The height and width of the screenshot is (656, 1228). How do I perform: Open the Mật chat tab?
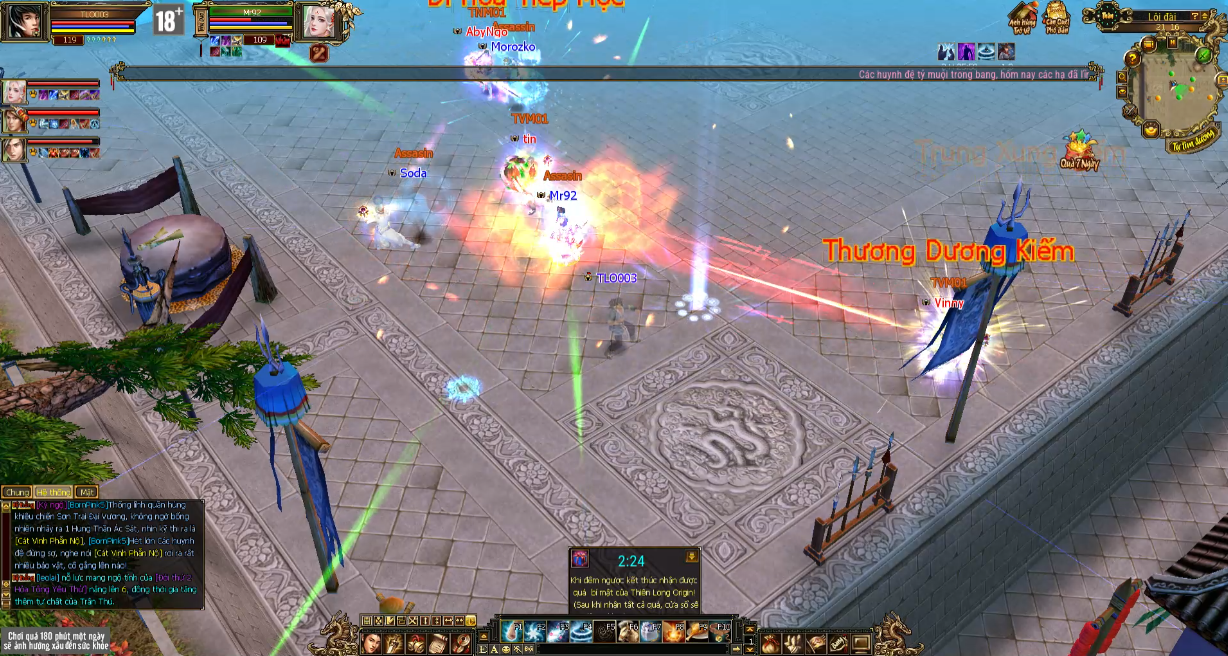pyautogui.click(x=87, y=492)
